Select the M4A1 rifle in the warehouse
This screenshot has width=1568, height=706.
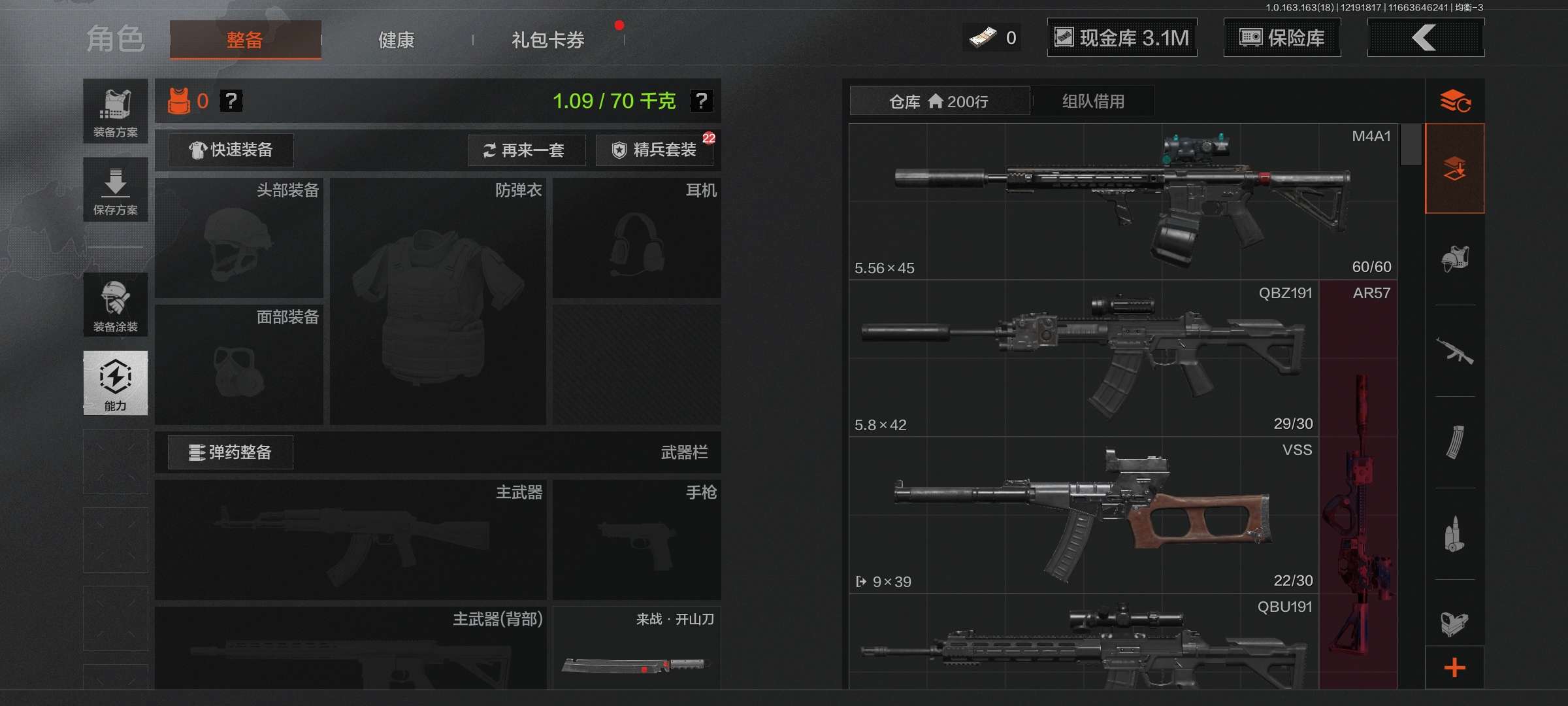tap(1124, 196)
